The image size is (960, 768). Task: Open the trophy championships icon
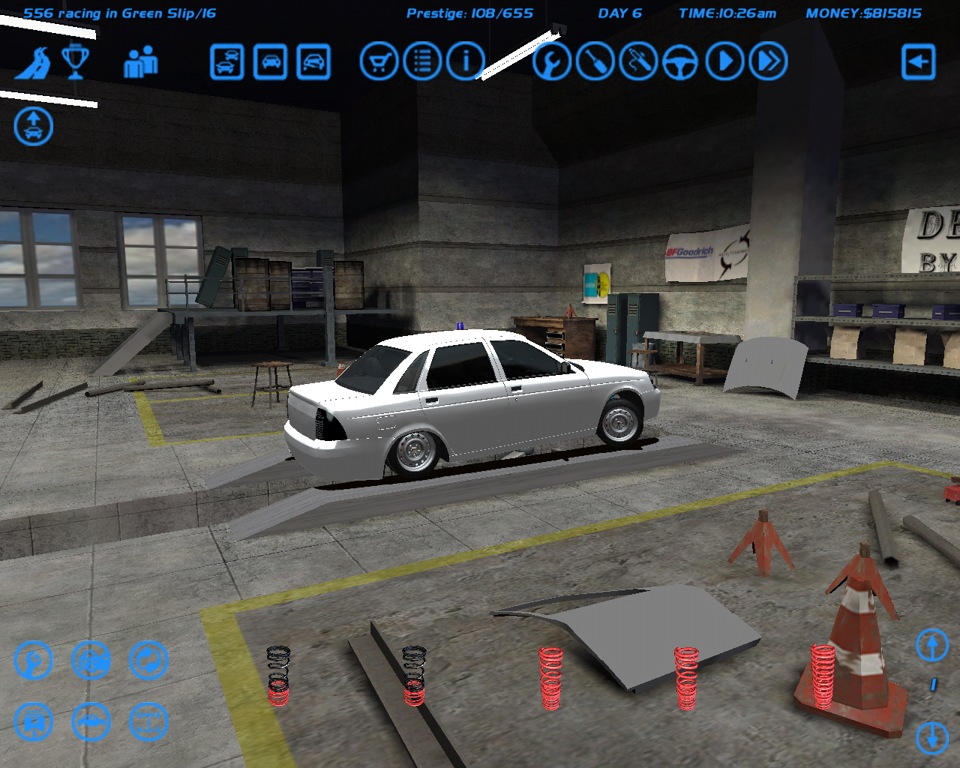76,62
